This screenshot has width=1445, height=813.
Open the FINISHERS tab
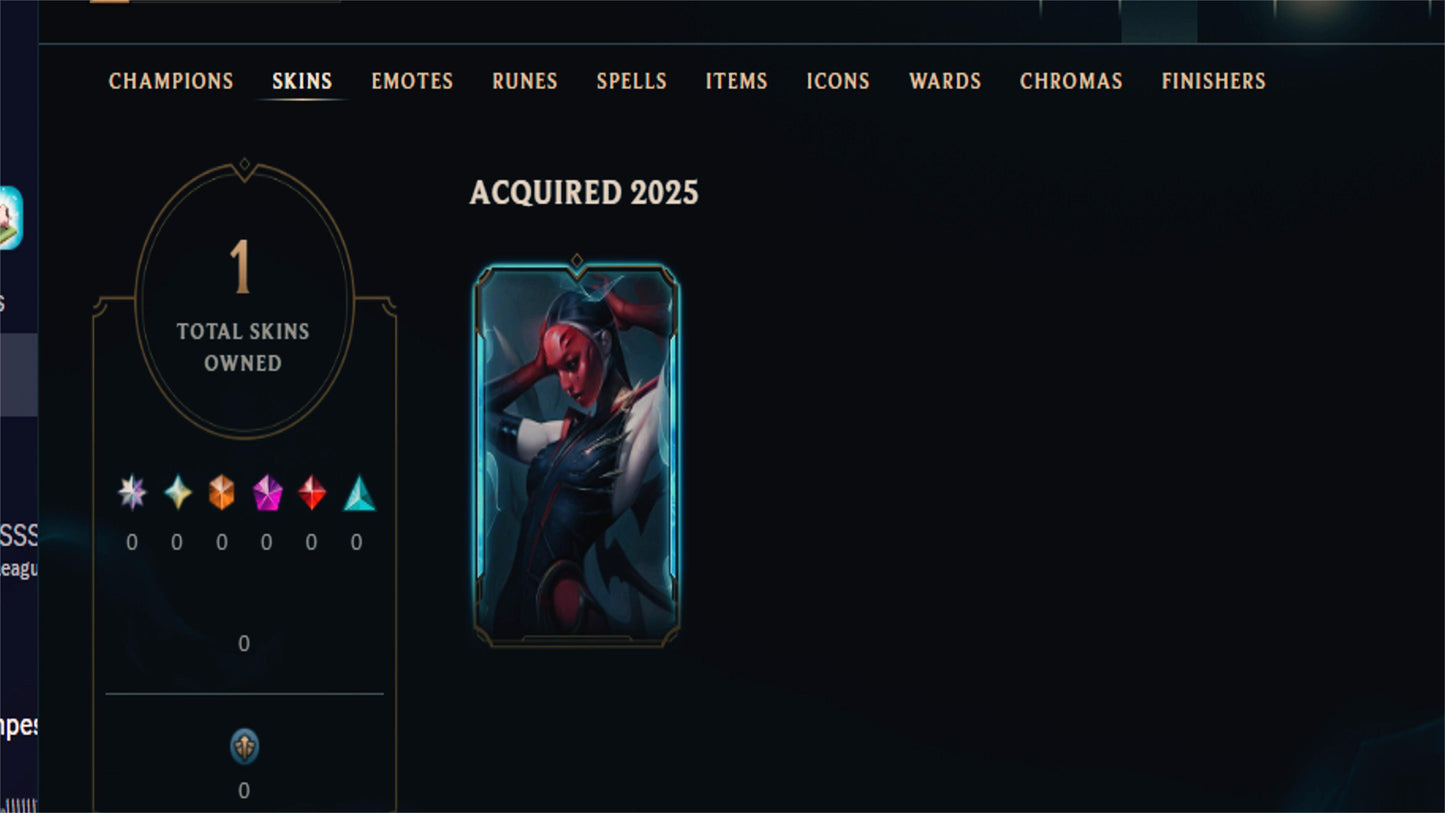click(x=1213, y=81)
